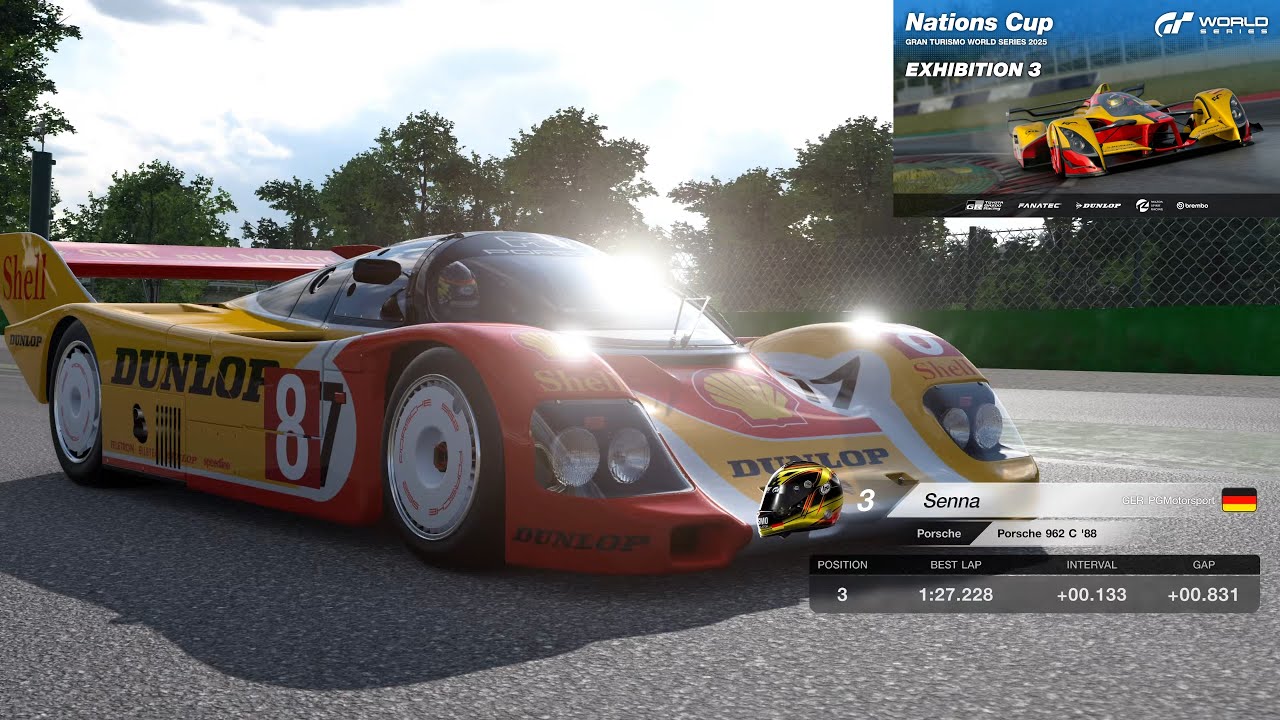Image resolution: width=1280 pixels, height=720 pixels.
Task: Click the GAP value +00.831
Action: tap(1204, 594)
